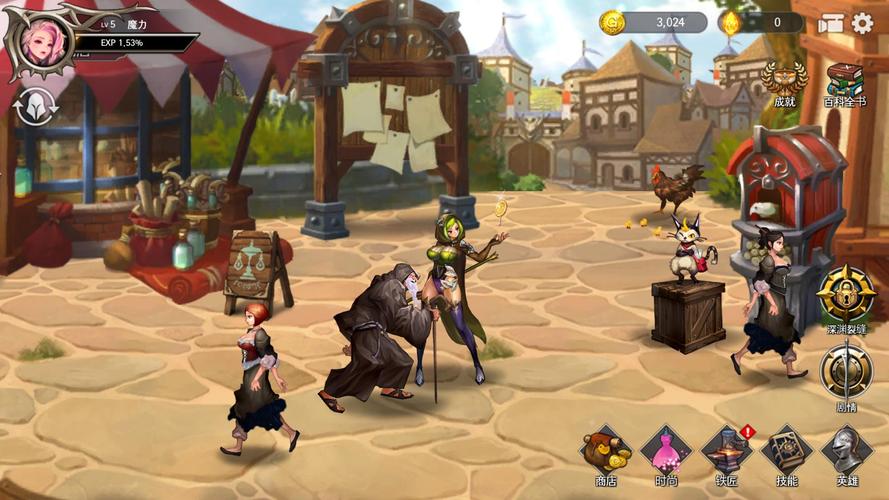889x500 pixels.
Task: Visit the 铁匠 blacksmith
Action: (x=727, y=451)
